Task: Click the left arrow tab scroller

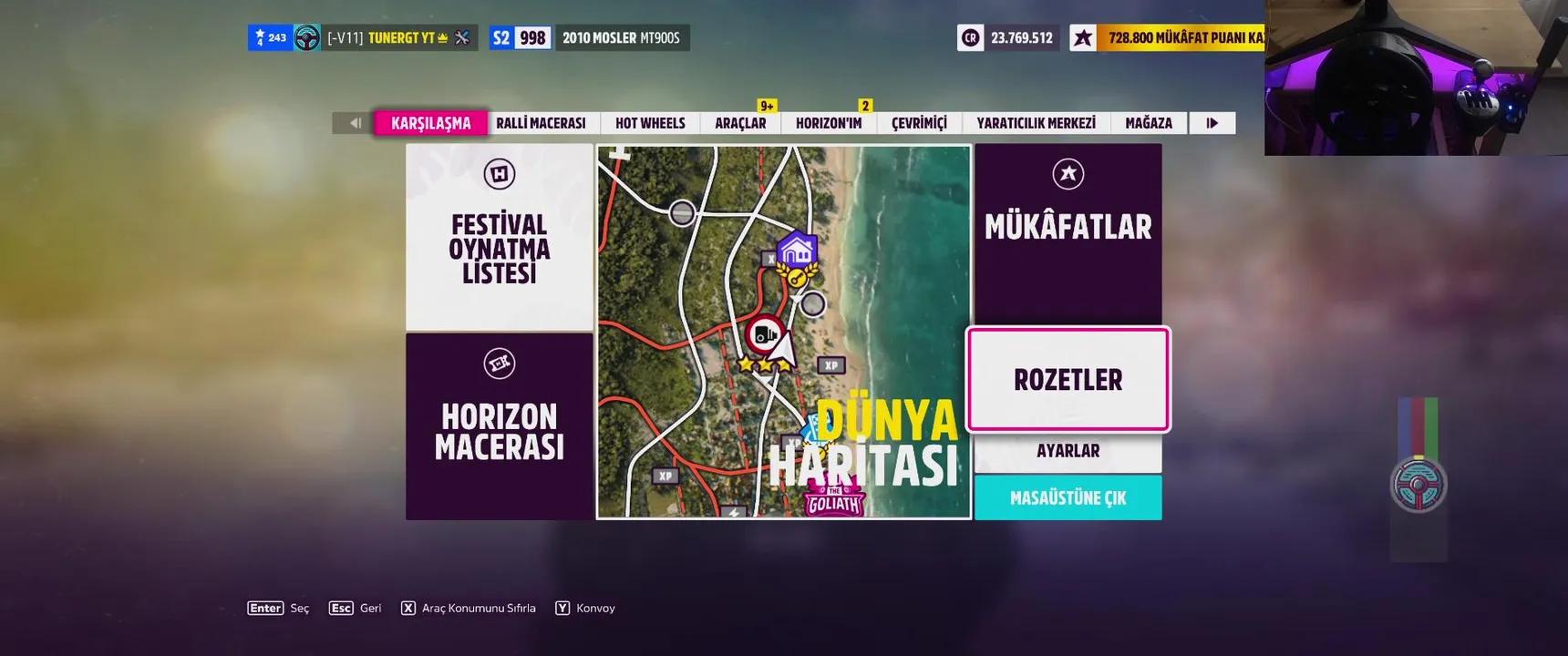Action: click(355, 123)
